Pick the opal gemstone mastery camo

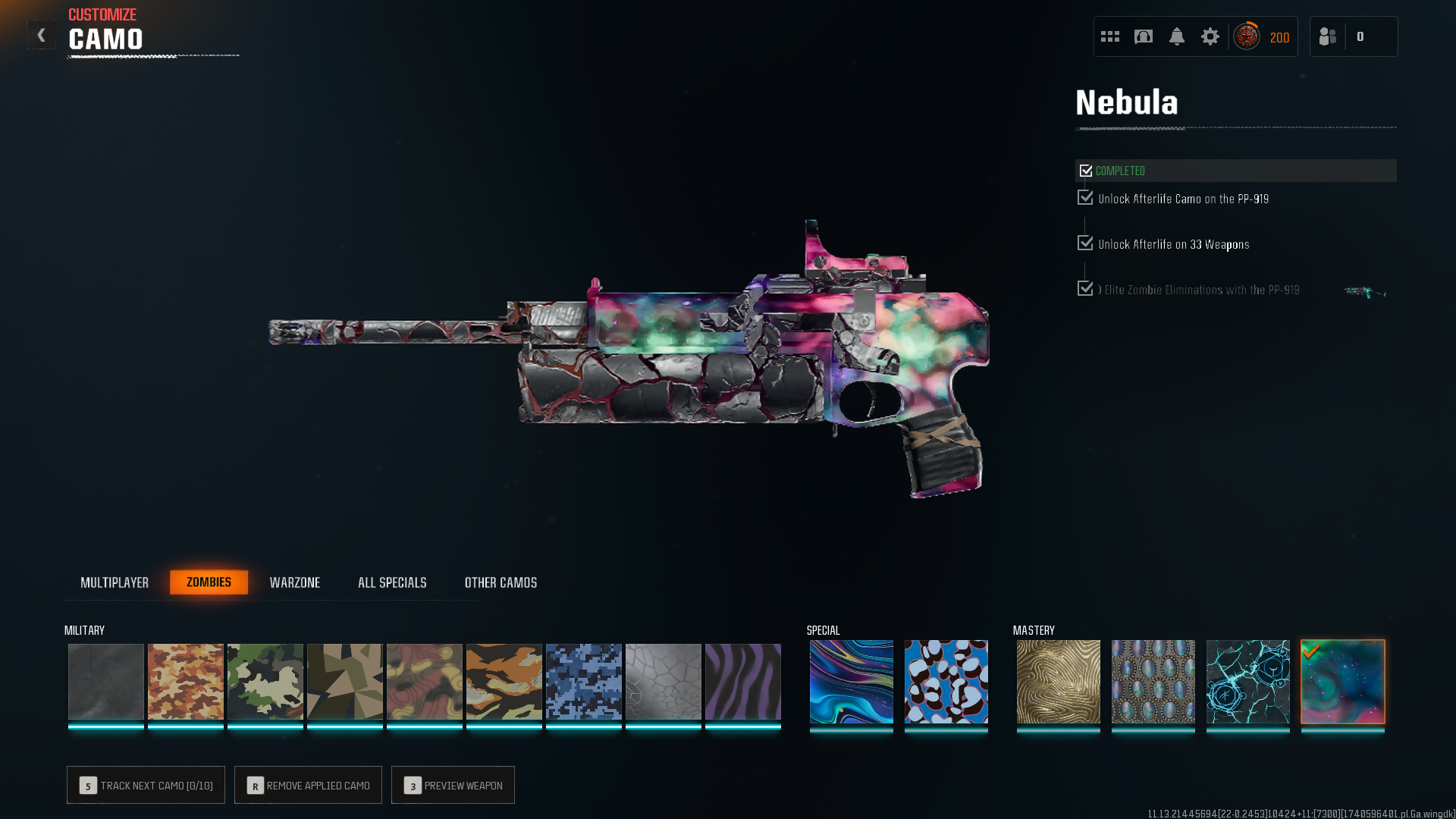coord(1153,681)
